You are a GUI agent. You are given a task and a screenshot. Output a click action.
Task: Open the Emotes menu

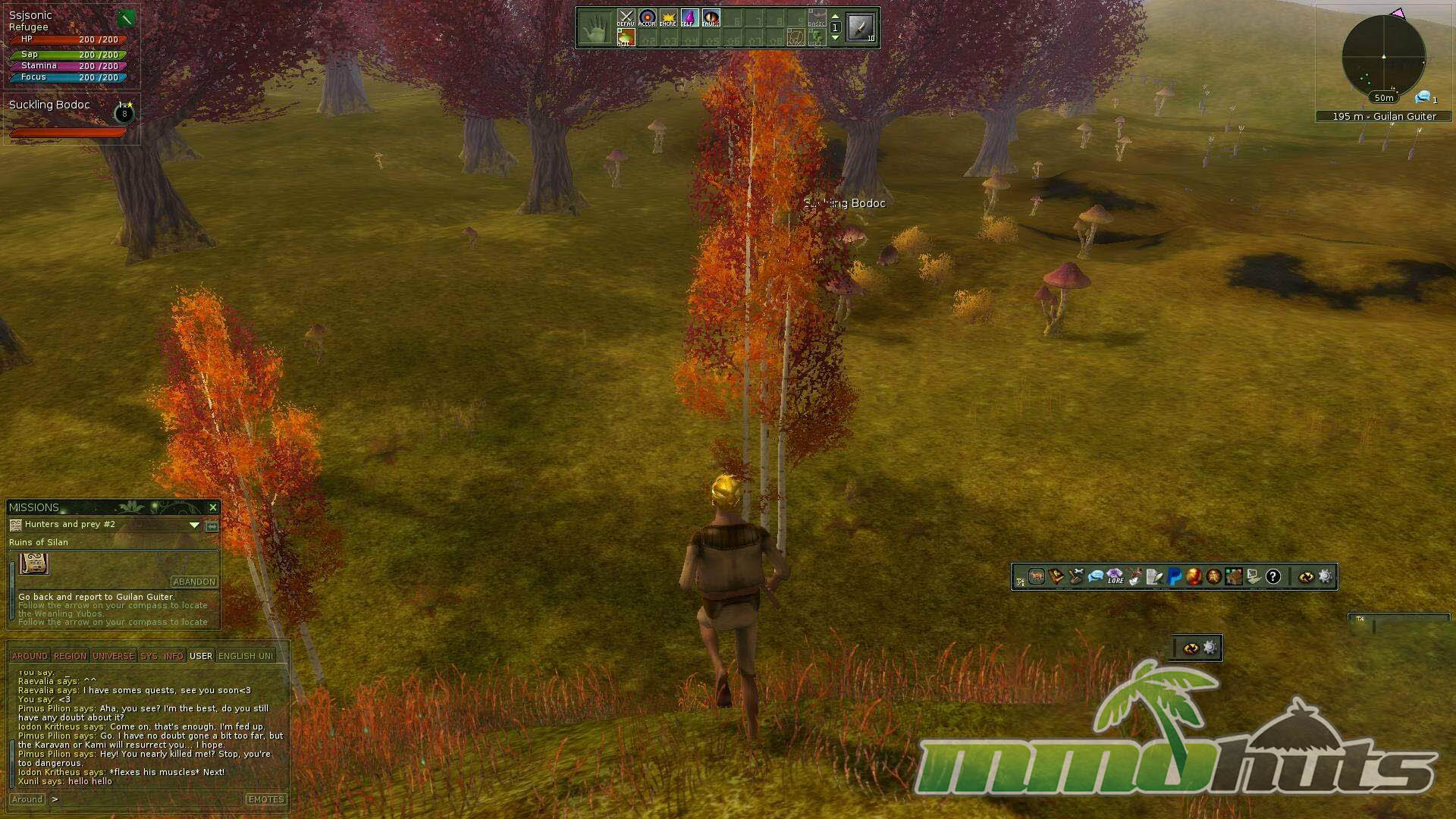pyautogui.click(x=265, y=799)
